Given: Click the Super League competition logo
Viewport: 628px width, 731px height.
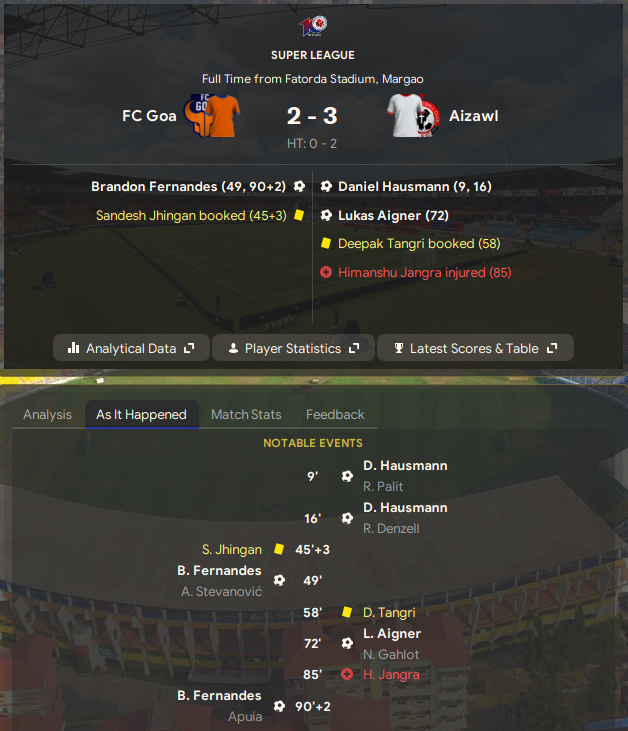Looking at the screenshot, I should click(x=313, y=25).
